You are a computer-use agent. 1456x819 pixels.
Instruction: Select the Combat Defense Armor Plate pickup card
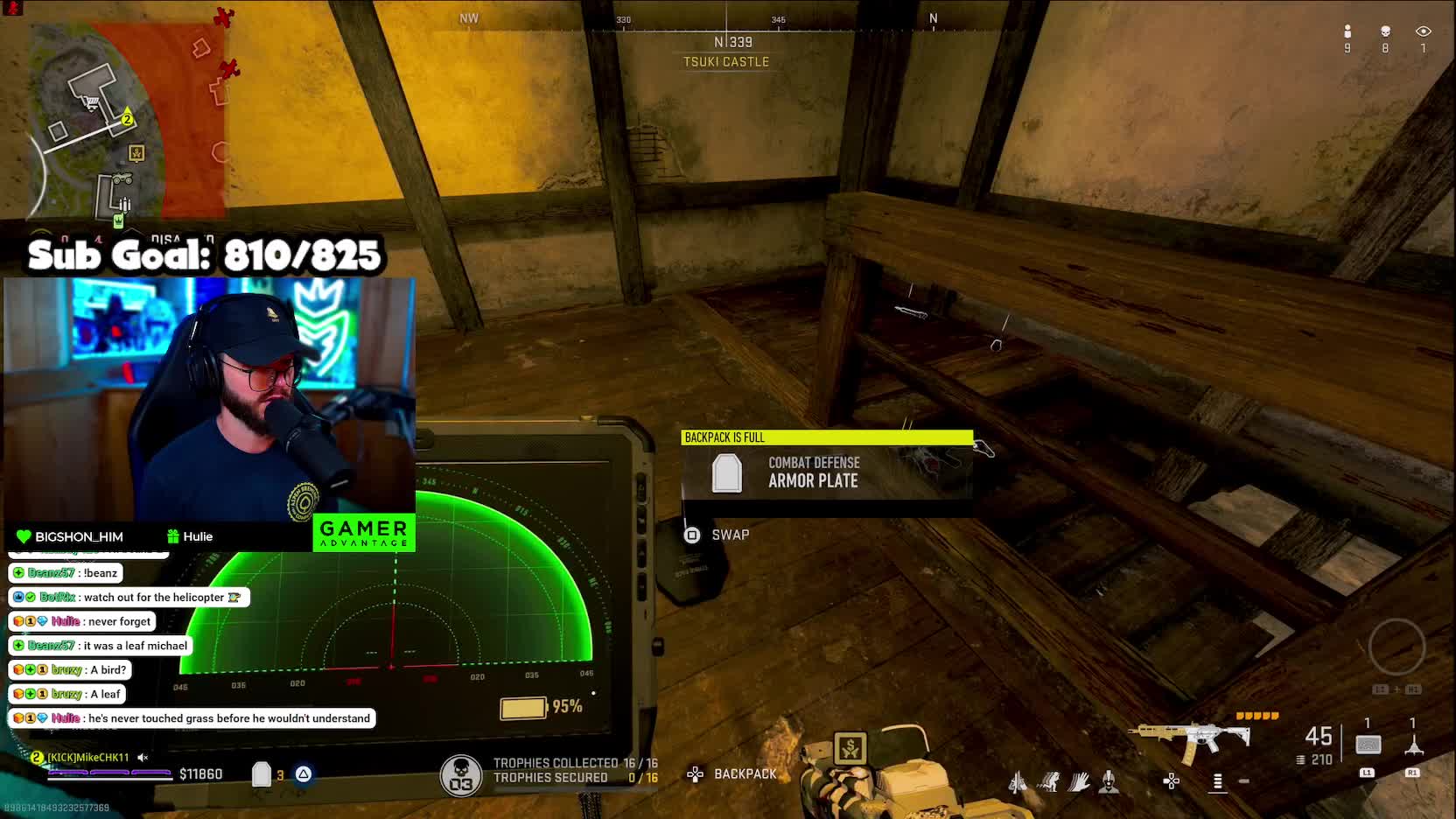[827, 472]
